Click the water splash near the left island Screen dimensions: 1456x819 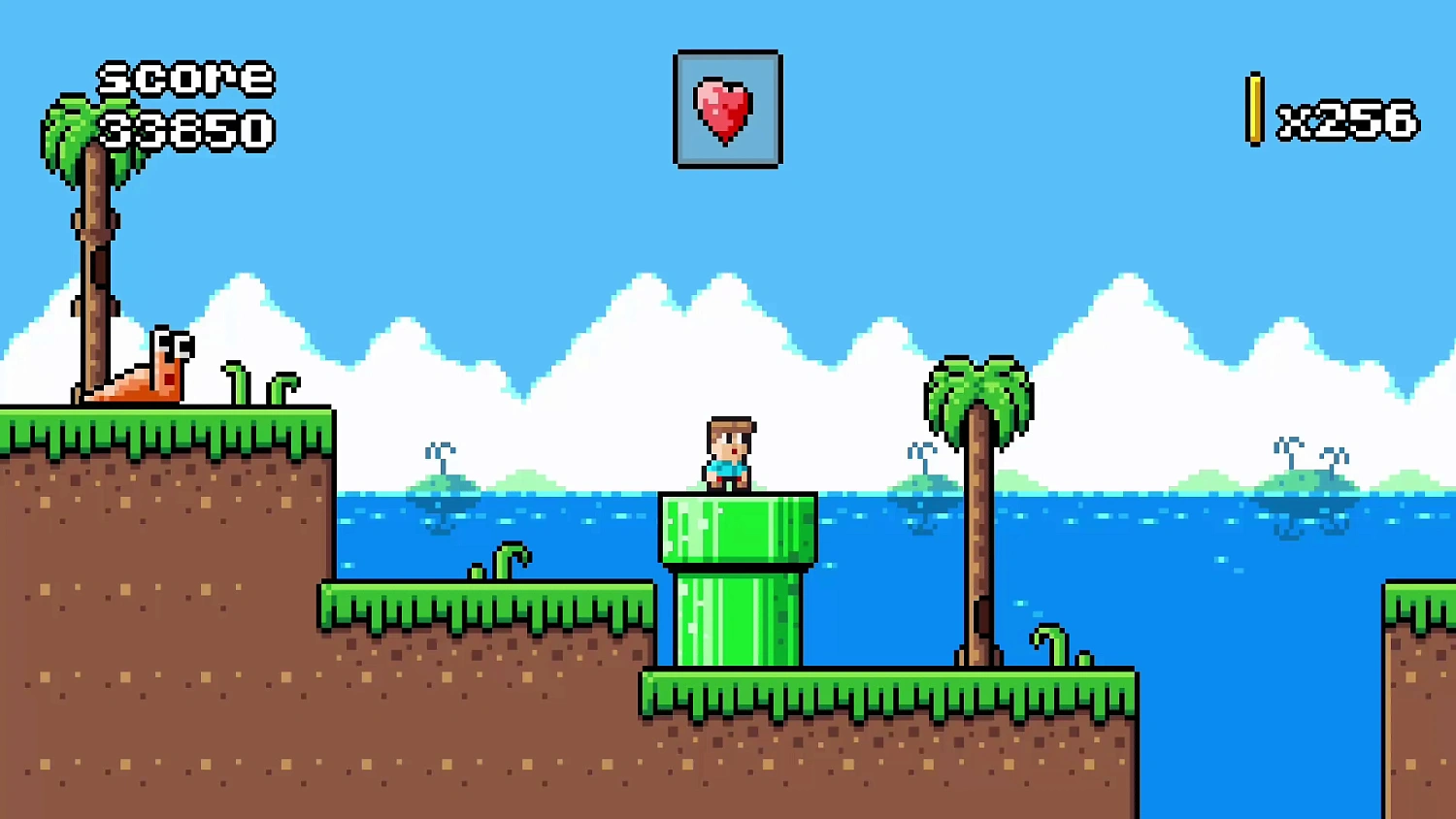440,451
